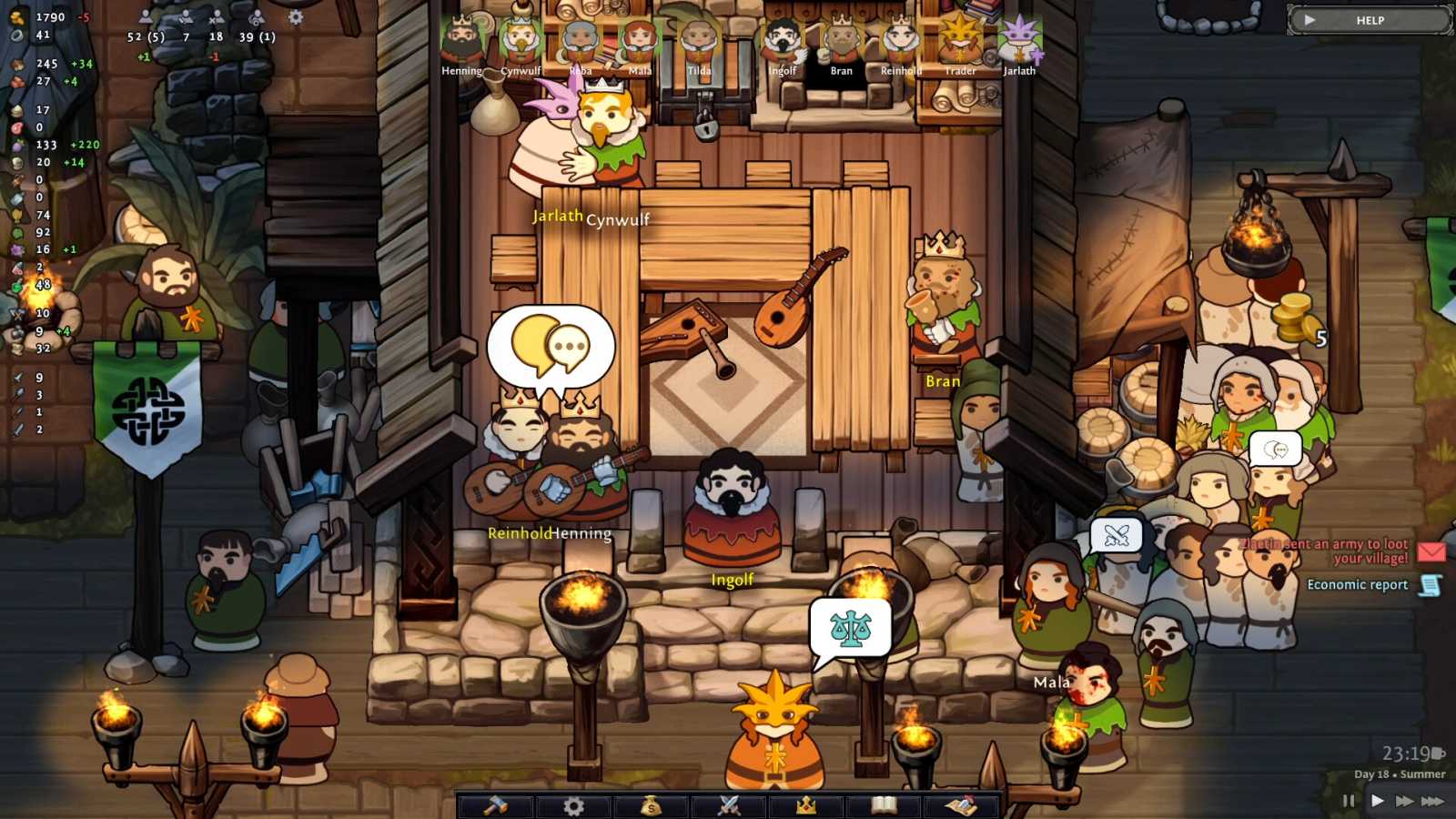
Task: Select the Trader's portrait
Action: click(959, 38)
